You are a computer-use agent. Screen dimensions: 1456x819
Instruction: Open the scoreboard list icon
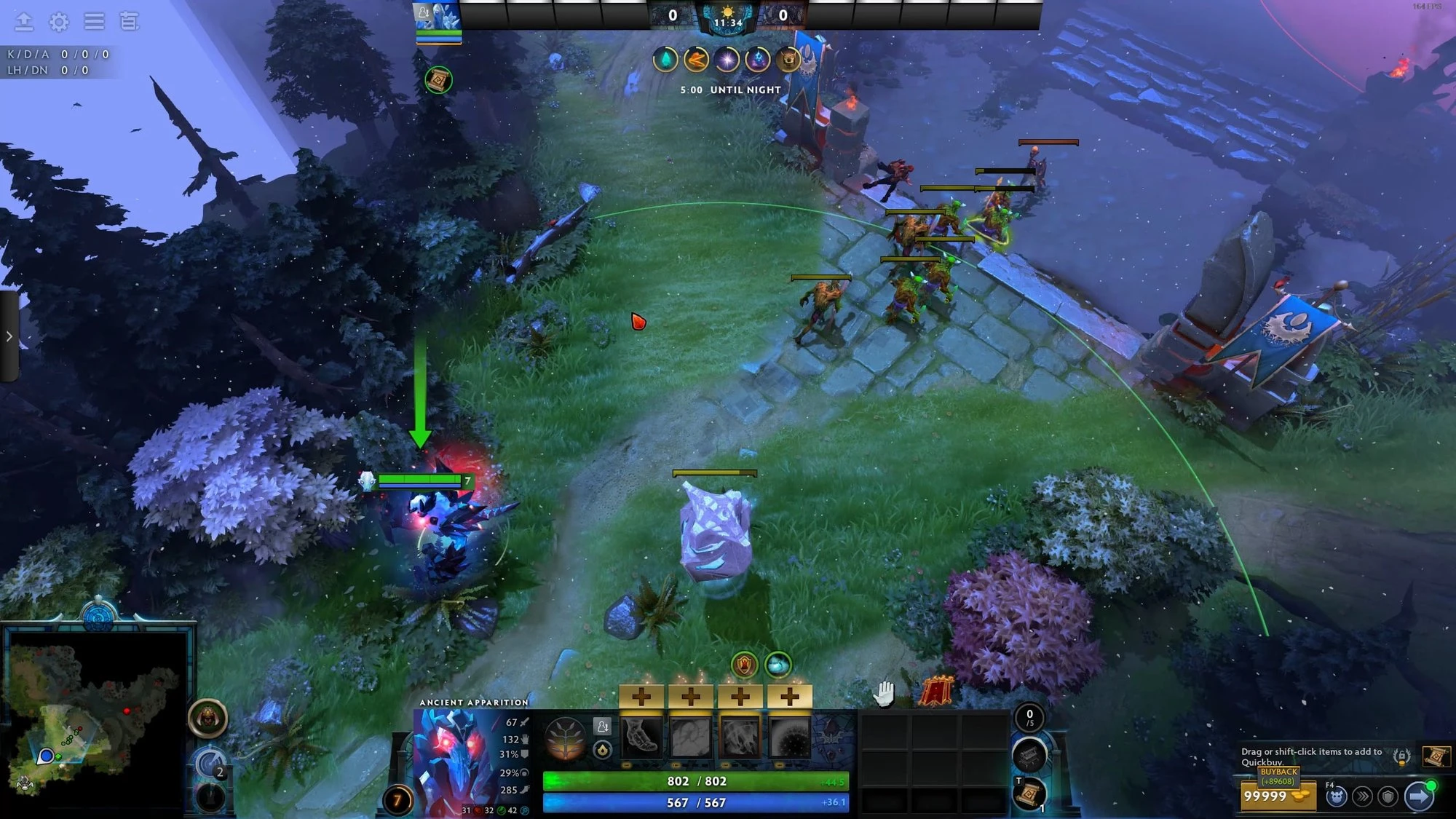coord(129,22)
